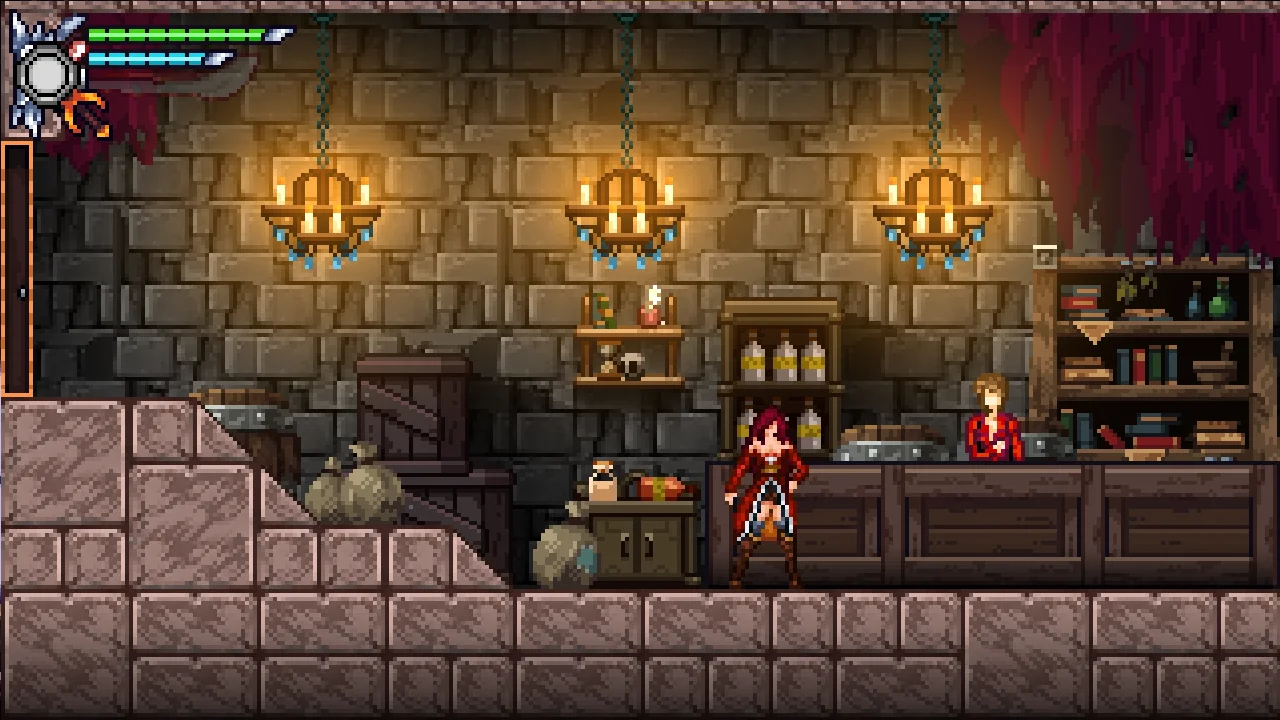Talk to the shopkeeper behind the counter
The height and width of the screenshot is (720, 1280).
point(992,420)
